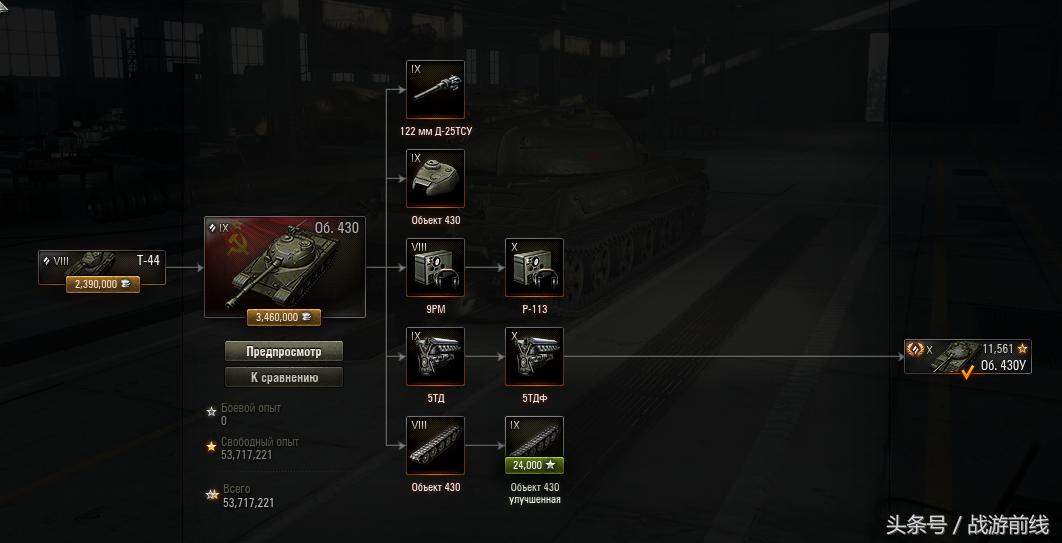Viewport: 1062px width, 543px height.
Task: Select the 122 мм Д-25ТСУ gun module
Action: click(435, 90)
